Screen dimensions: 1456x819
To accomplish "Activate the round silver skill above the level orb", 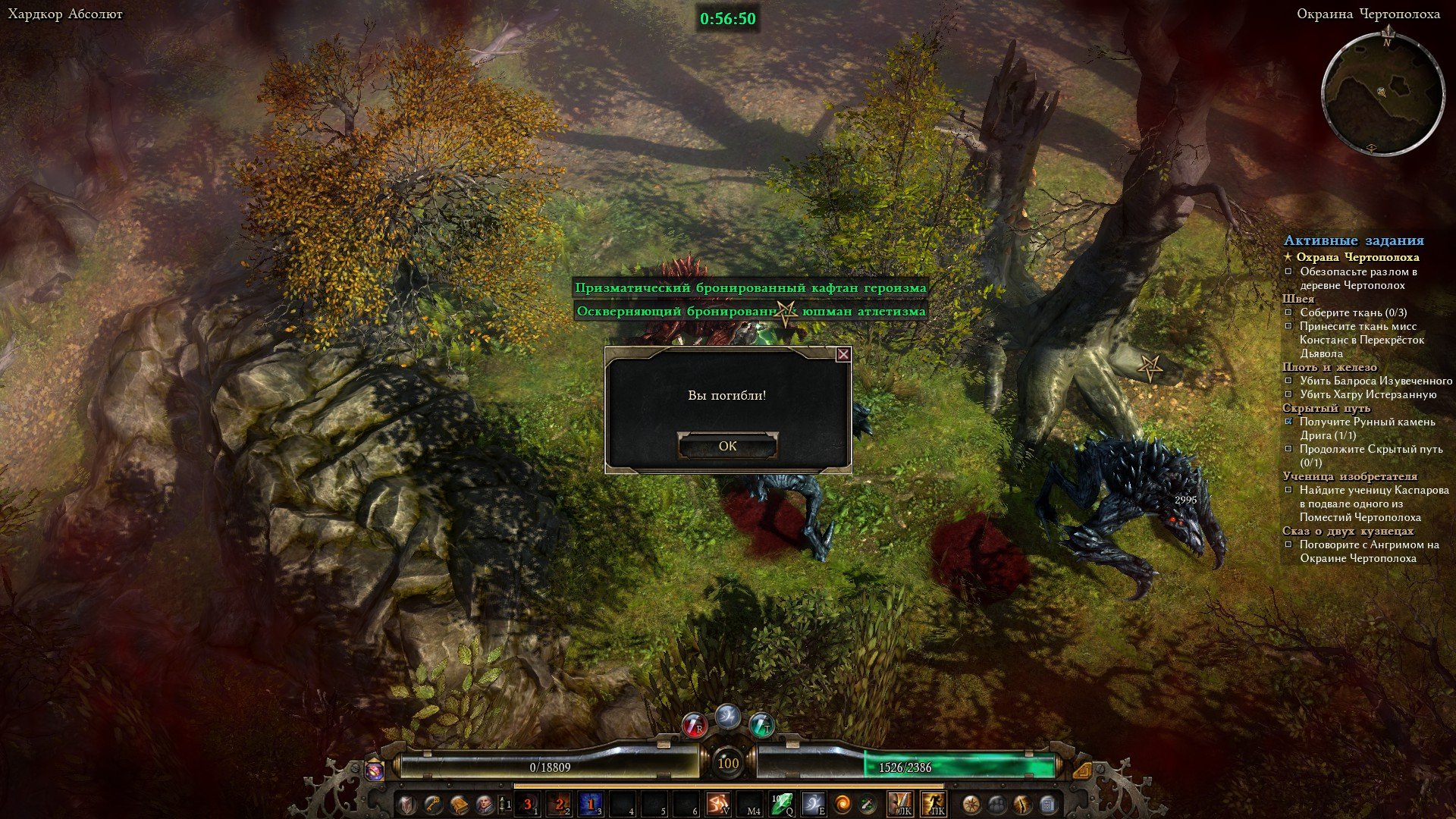I will pos(728,716).
